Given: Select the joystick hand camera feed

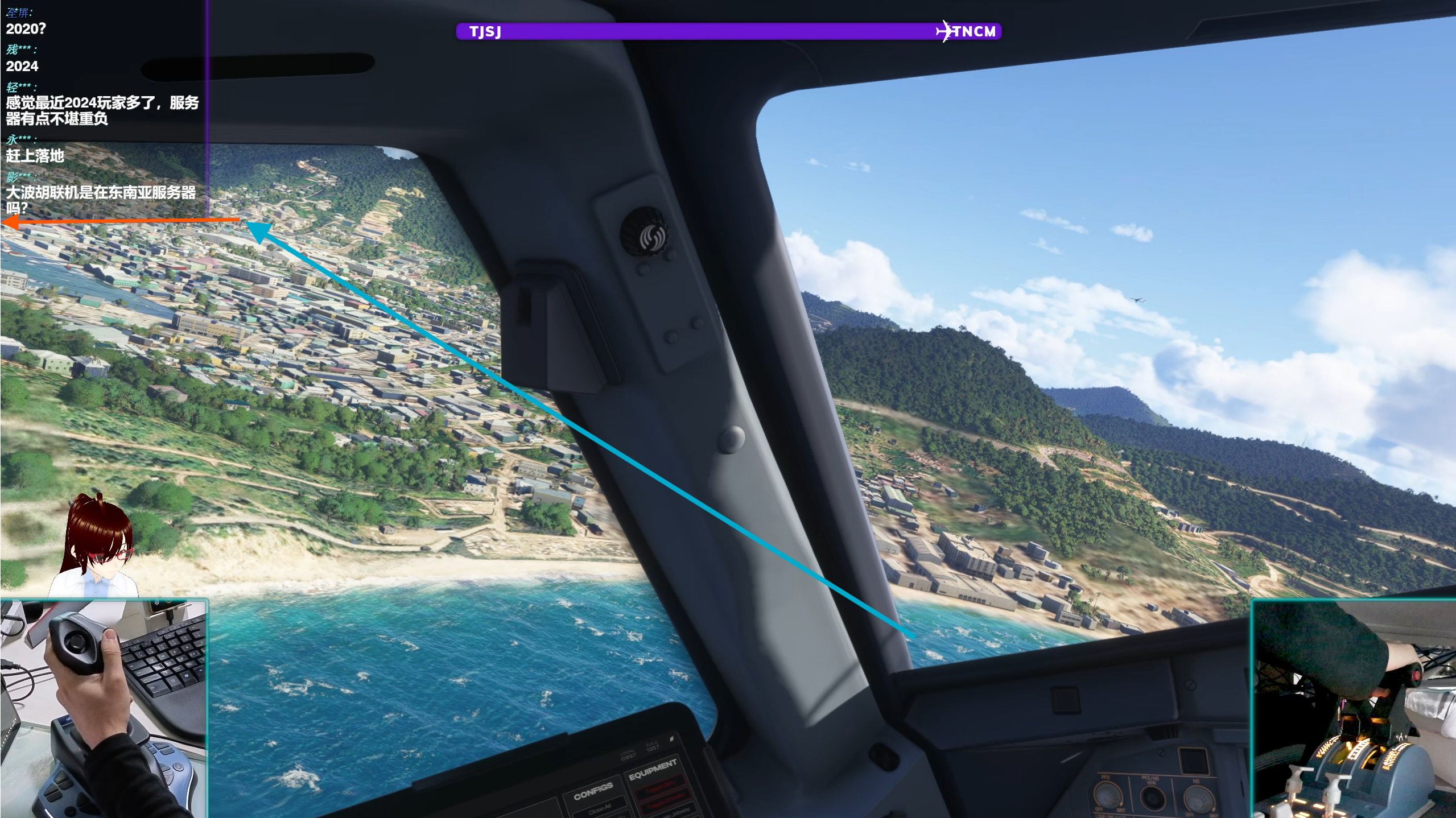Looking at the screenshot, I should [104, 708].
